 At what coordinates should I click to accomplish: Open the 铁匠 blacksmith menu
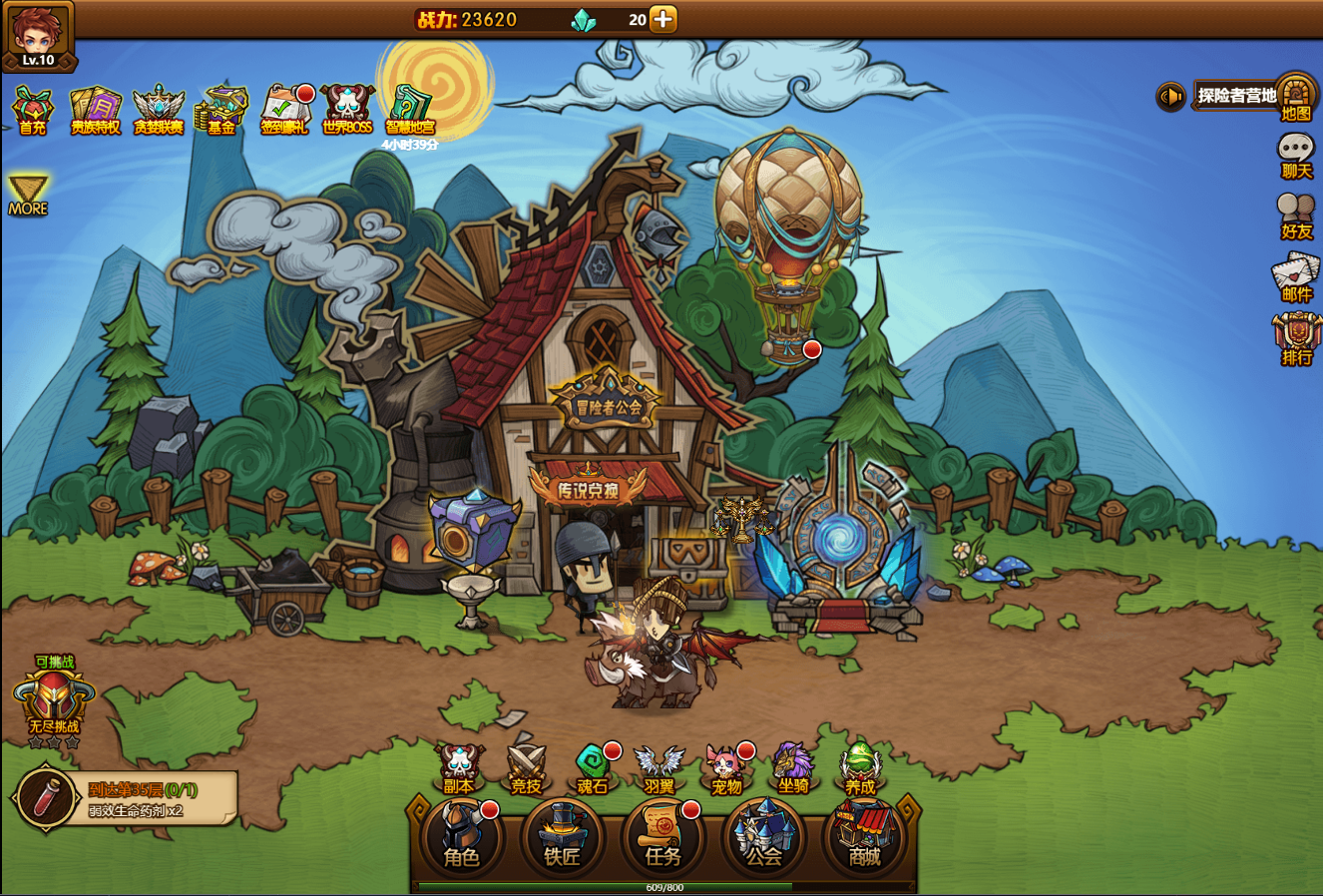pyautogui.click(x=562, y=839)
